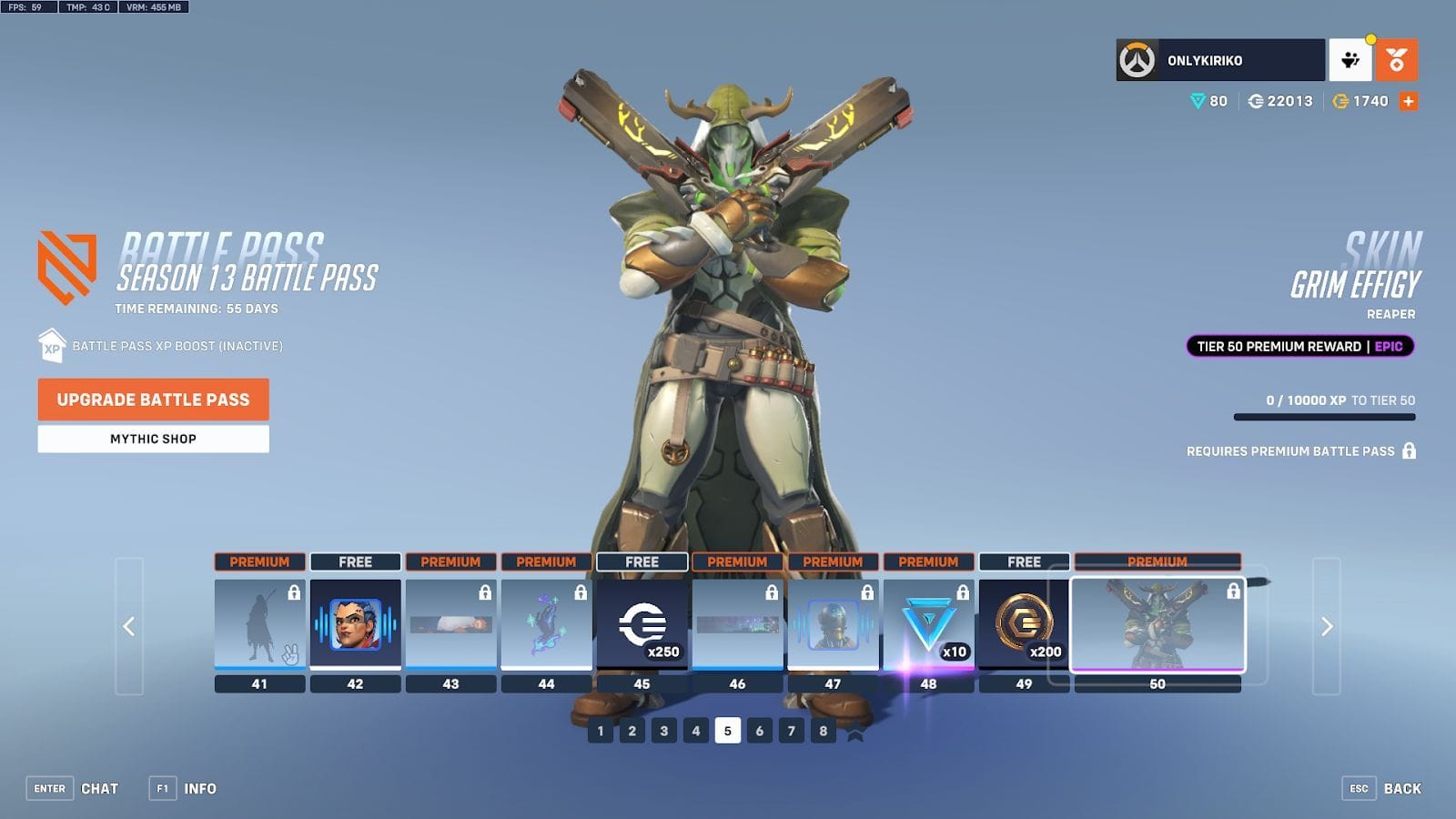Select the Brigitte voice line at tier 42

(x=354, y=623)
